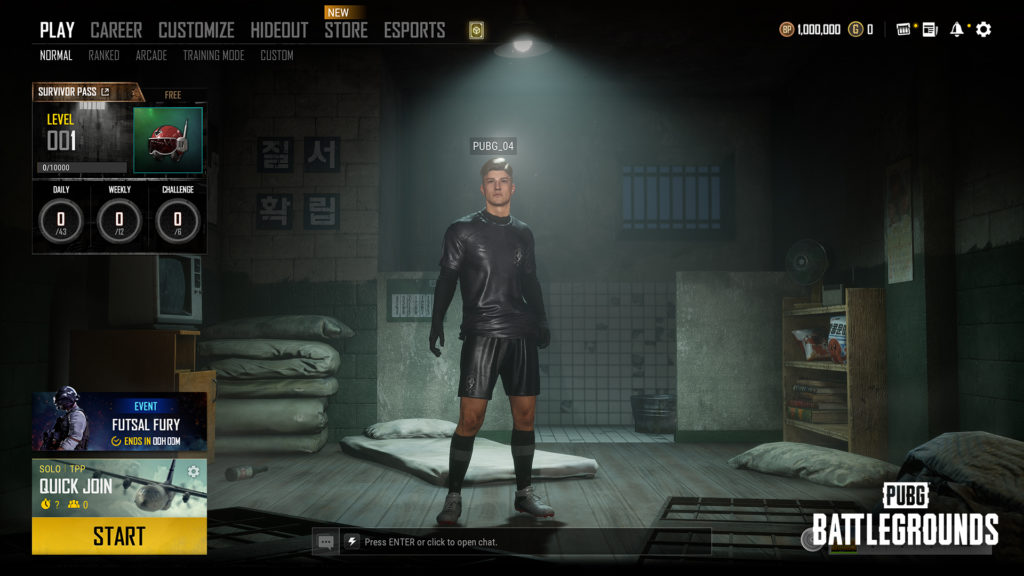Open the Quick Join match settings gear
The width and height of the screenshot is (1024, 576).
(x=193, y=472)
